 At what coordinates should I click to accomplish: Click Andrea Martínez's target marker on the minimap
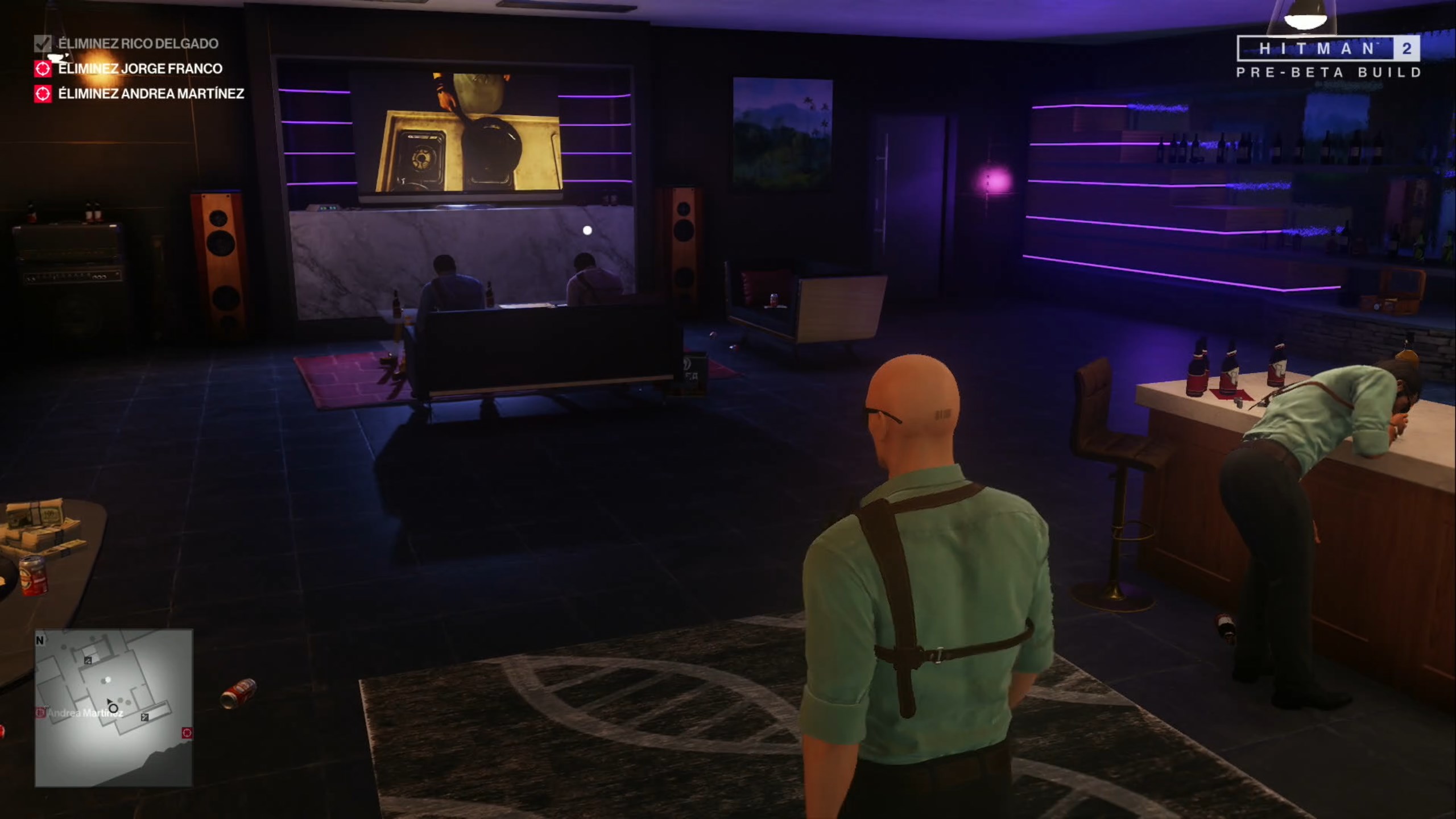pyautogui.click(x=40, y=712)
